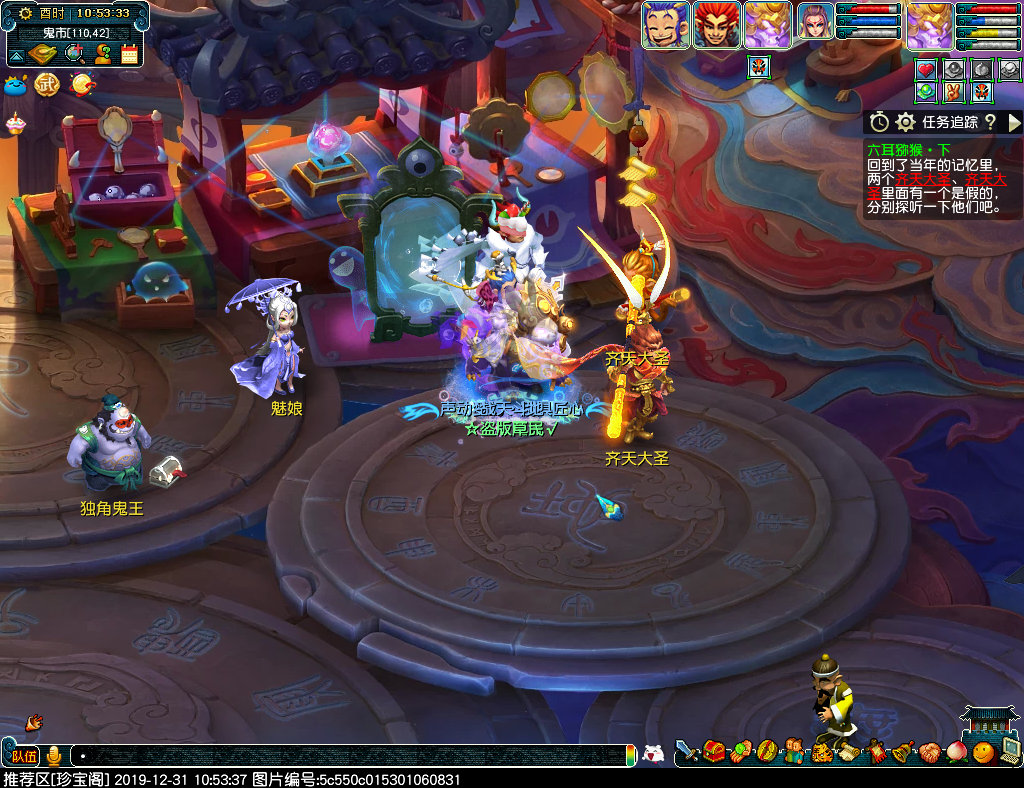Open the treasure chest bag icon
The height and width of the screenshot is (788, 1024).
(x=714, y=751)
